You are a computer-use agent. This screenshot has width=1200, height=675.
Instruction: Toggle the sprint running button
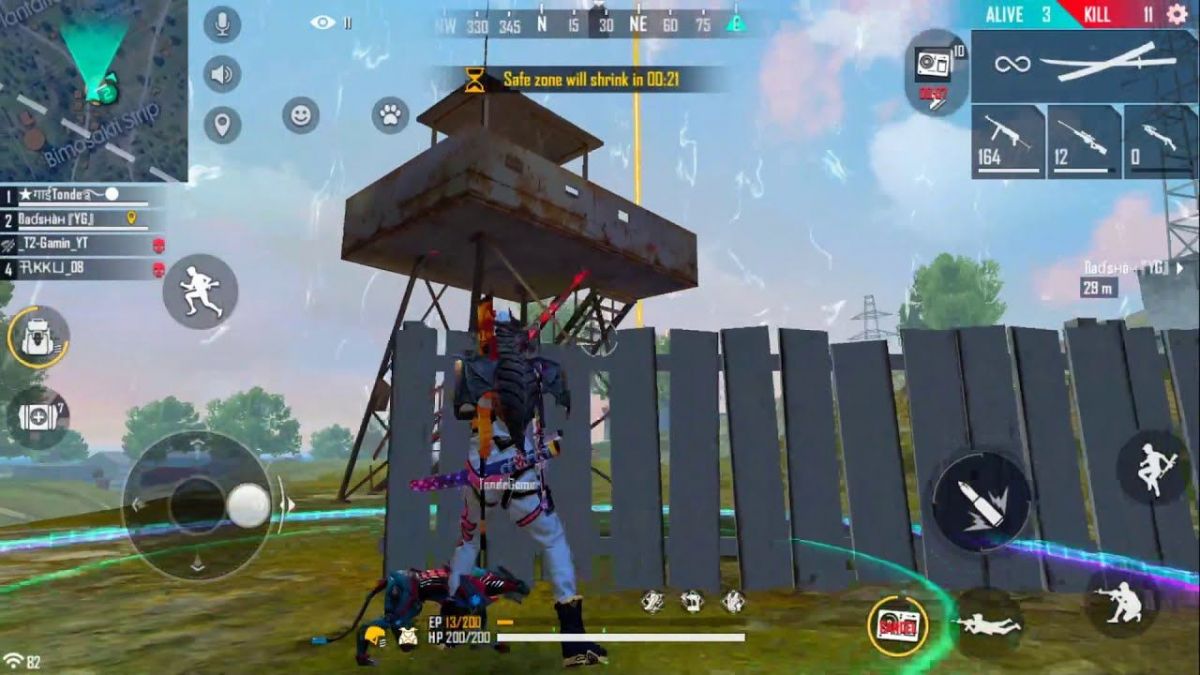coord(200,291)
